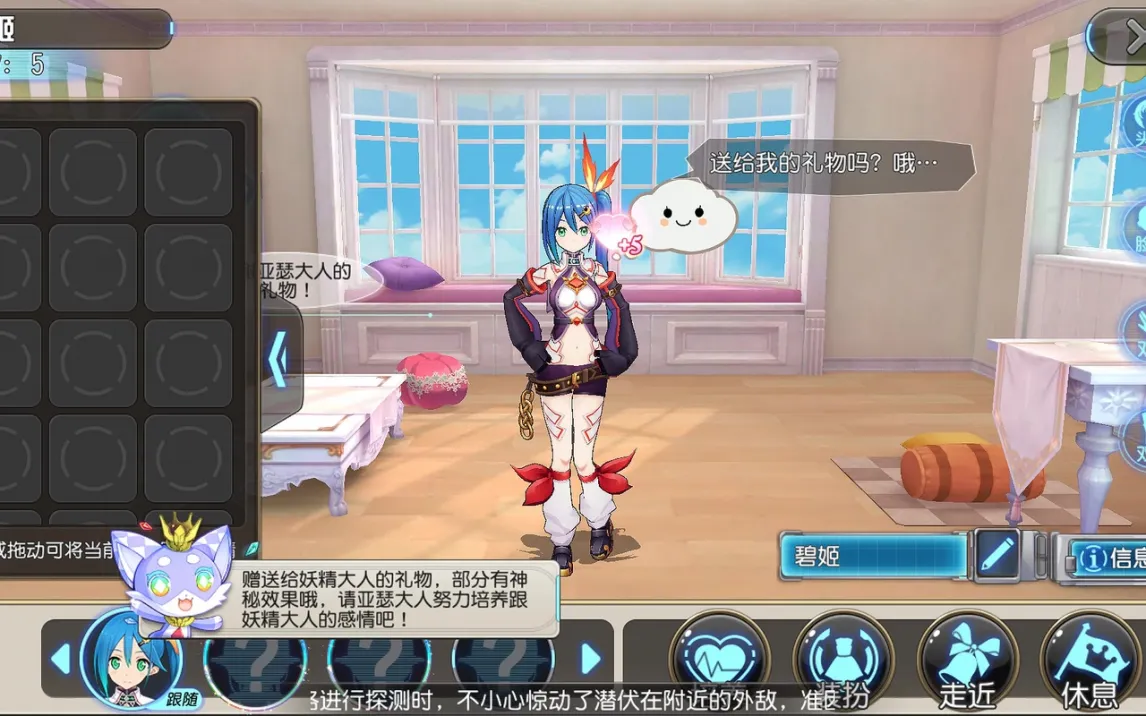The width and height of the screenshot is (1146, 716).
Task: Click the 碧姬 name field
Action: 873,556
